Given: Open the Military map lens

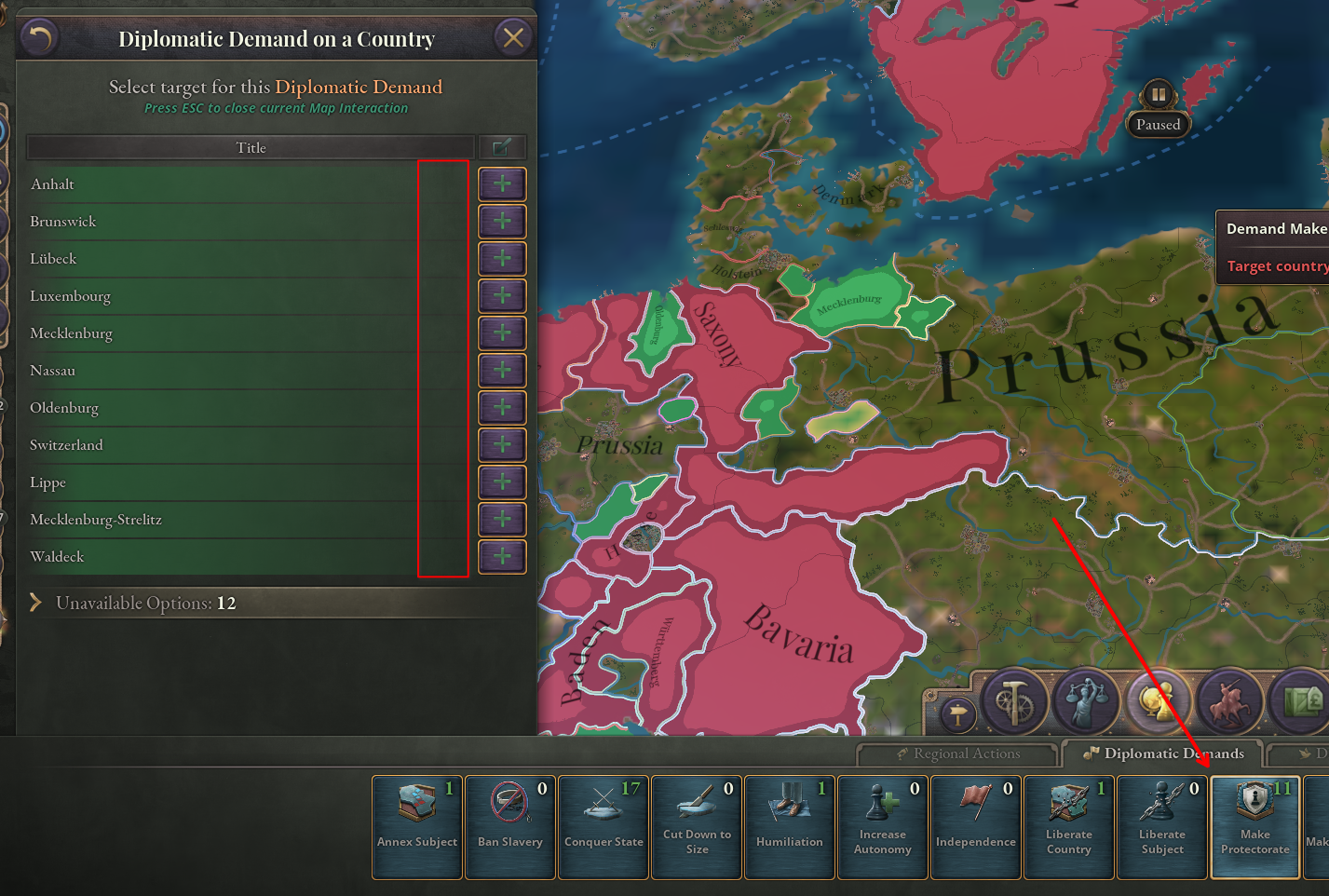Looking at the screenshot, I should pyautogui.click(x=1231, y=701).
